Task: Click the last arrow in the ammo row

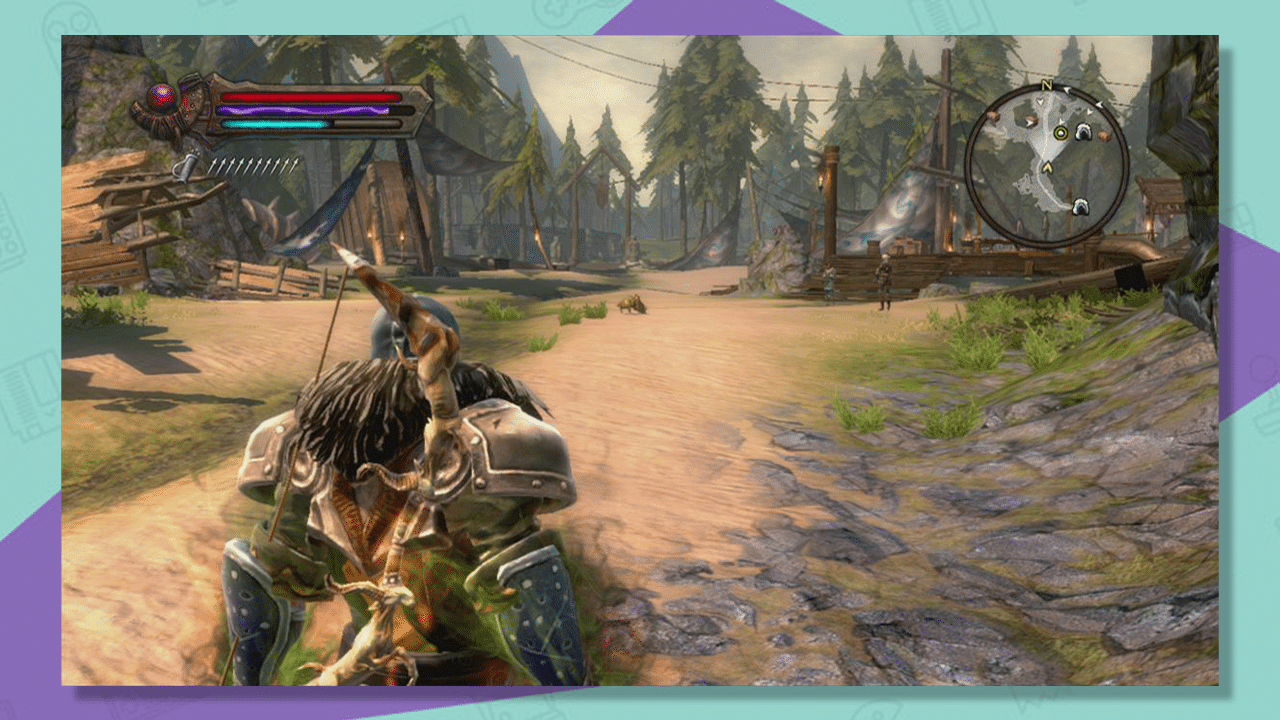Action: (296, 163)
